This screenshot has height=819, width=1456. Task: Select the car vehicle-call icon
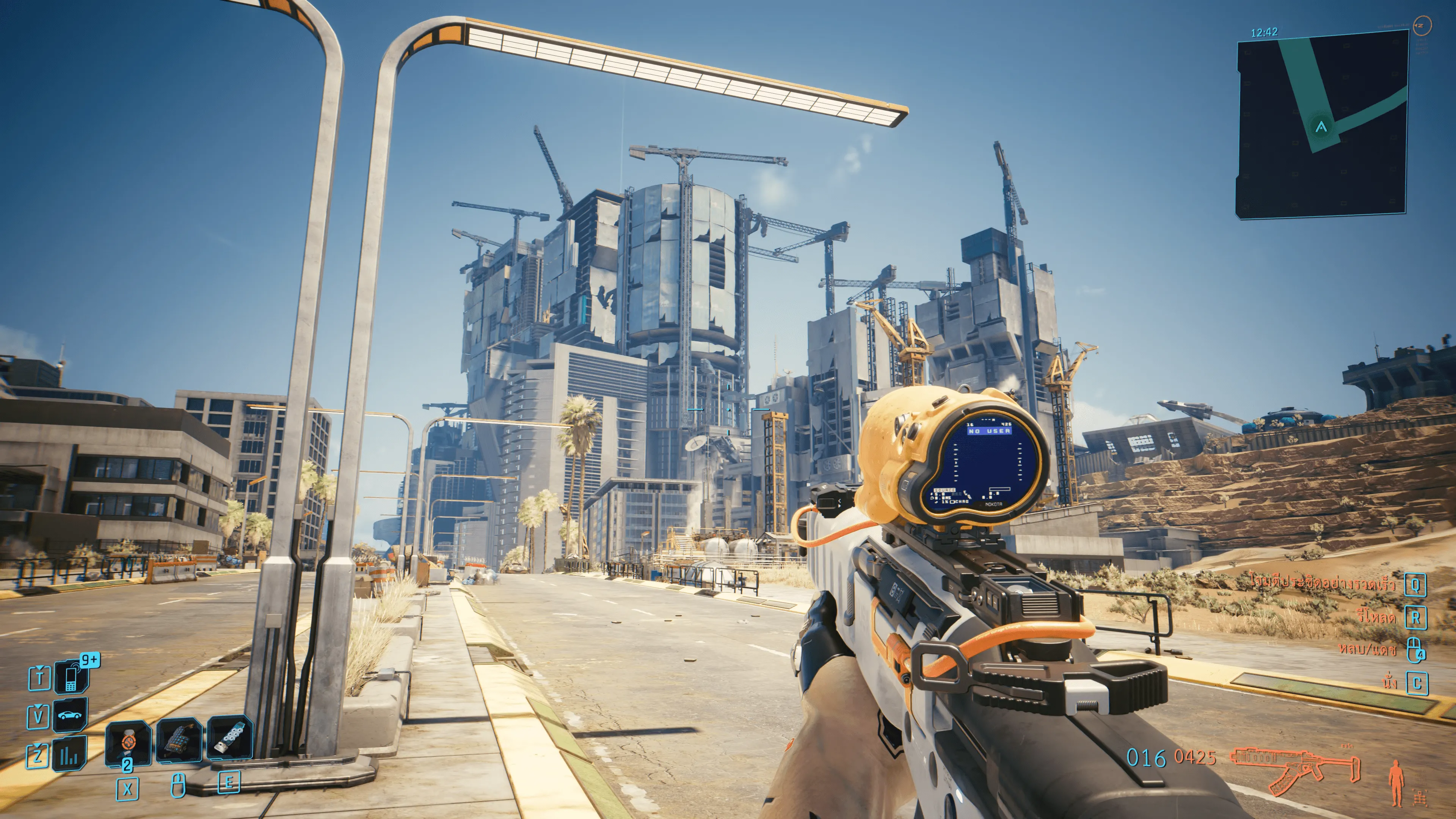pos(70,715)
